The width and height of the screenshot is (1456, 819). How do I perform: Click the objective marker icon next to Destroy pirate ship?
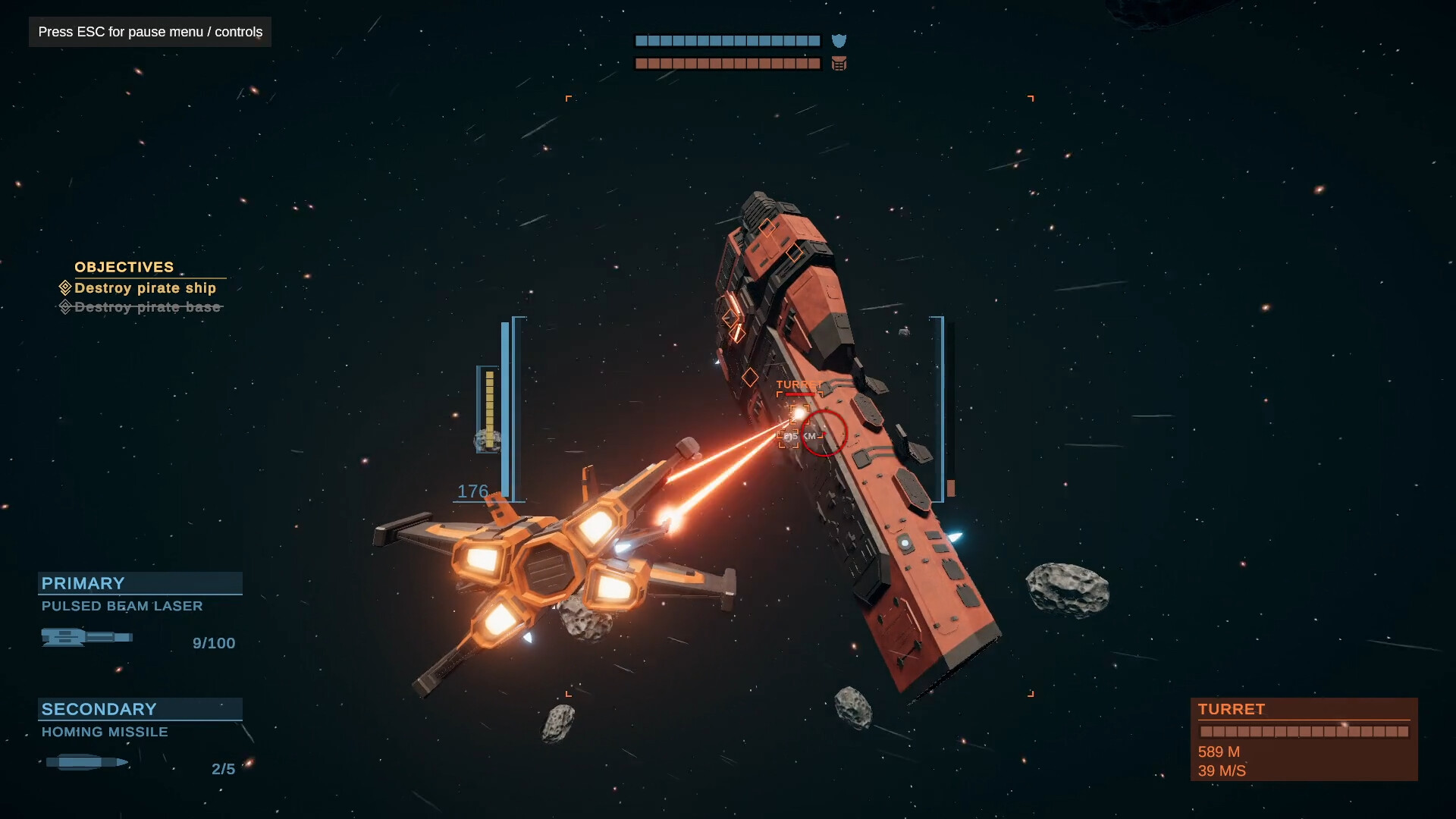pos(64,287)
